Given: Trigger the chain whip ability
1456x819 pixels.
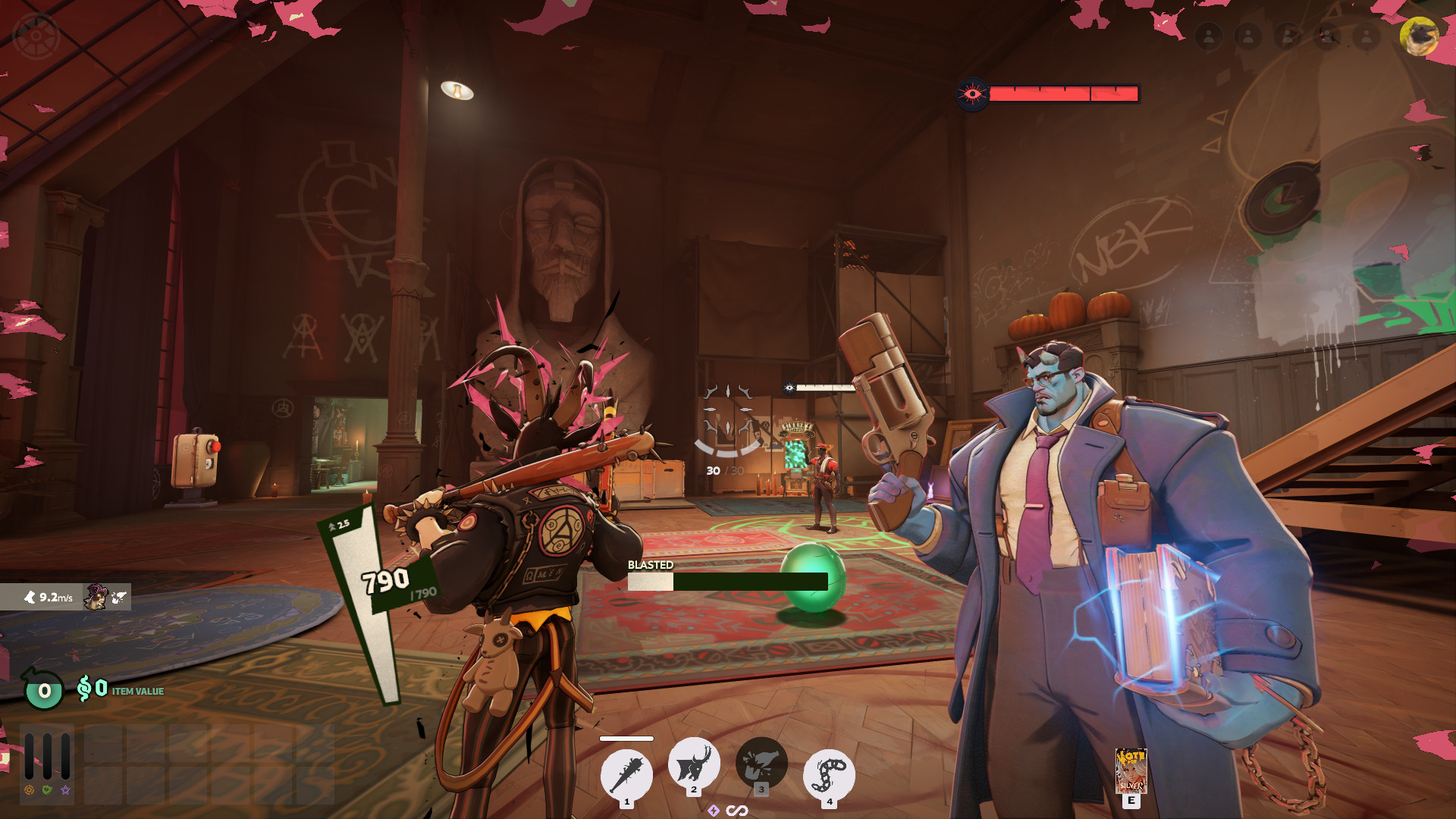Looking at the screenshot, I should (x=829, y=775).
